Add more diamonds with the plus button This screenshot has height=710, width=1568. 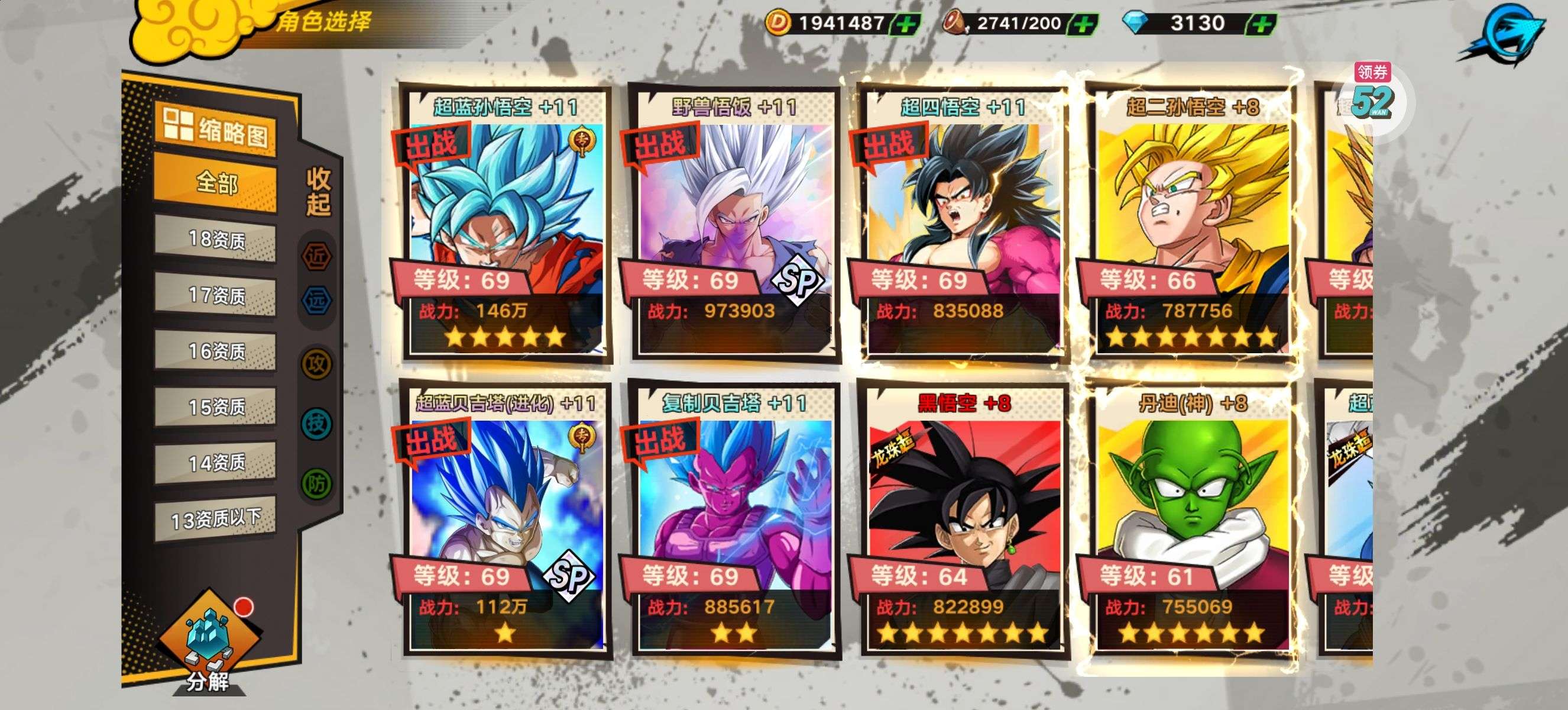[1262, 24]
